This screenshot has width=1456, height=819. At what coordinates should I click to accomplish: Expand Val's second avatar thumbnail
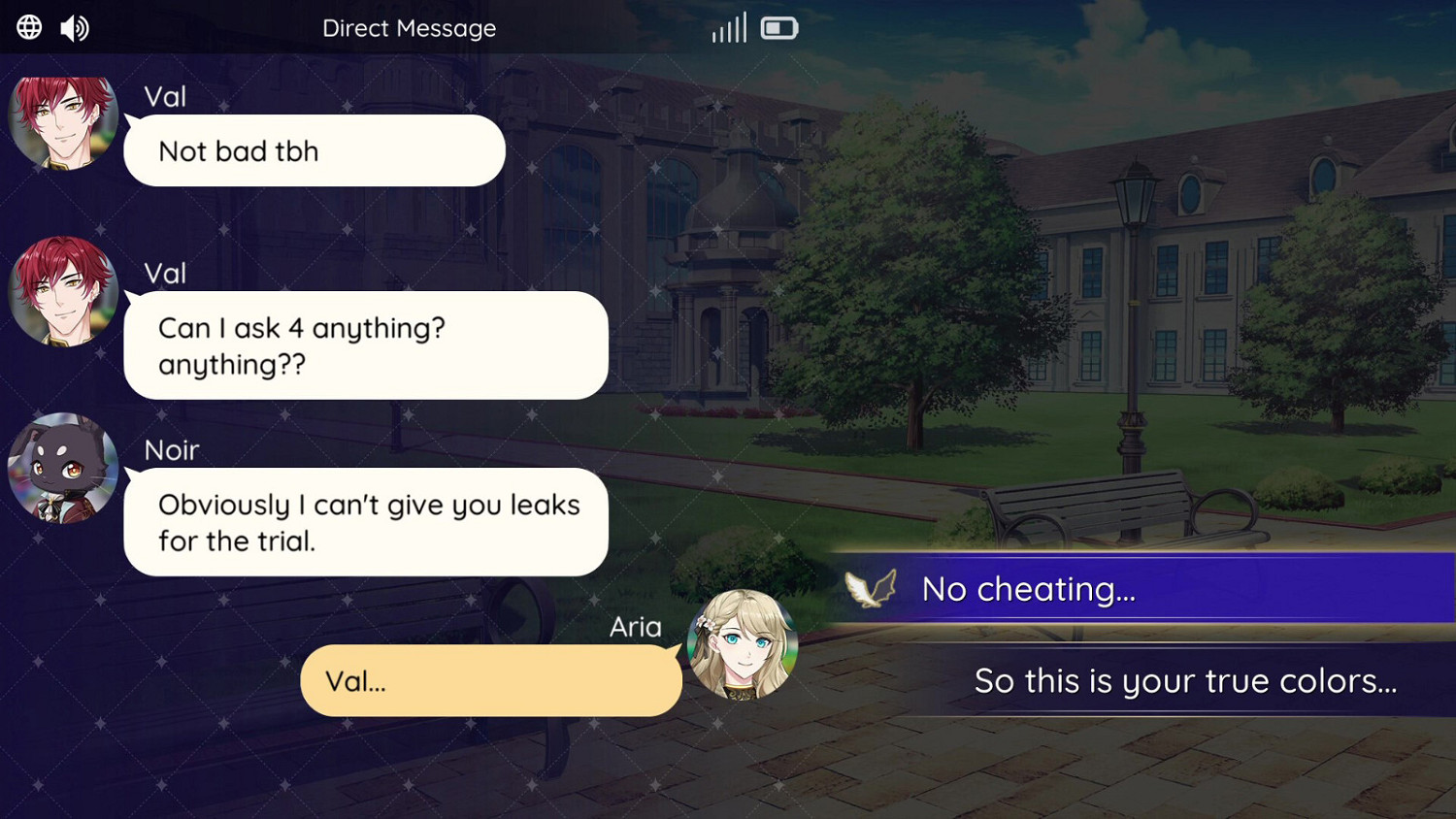(x=62, y=292)
